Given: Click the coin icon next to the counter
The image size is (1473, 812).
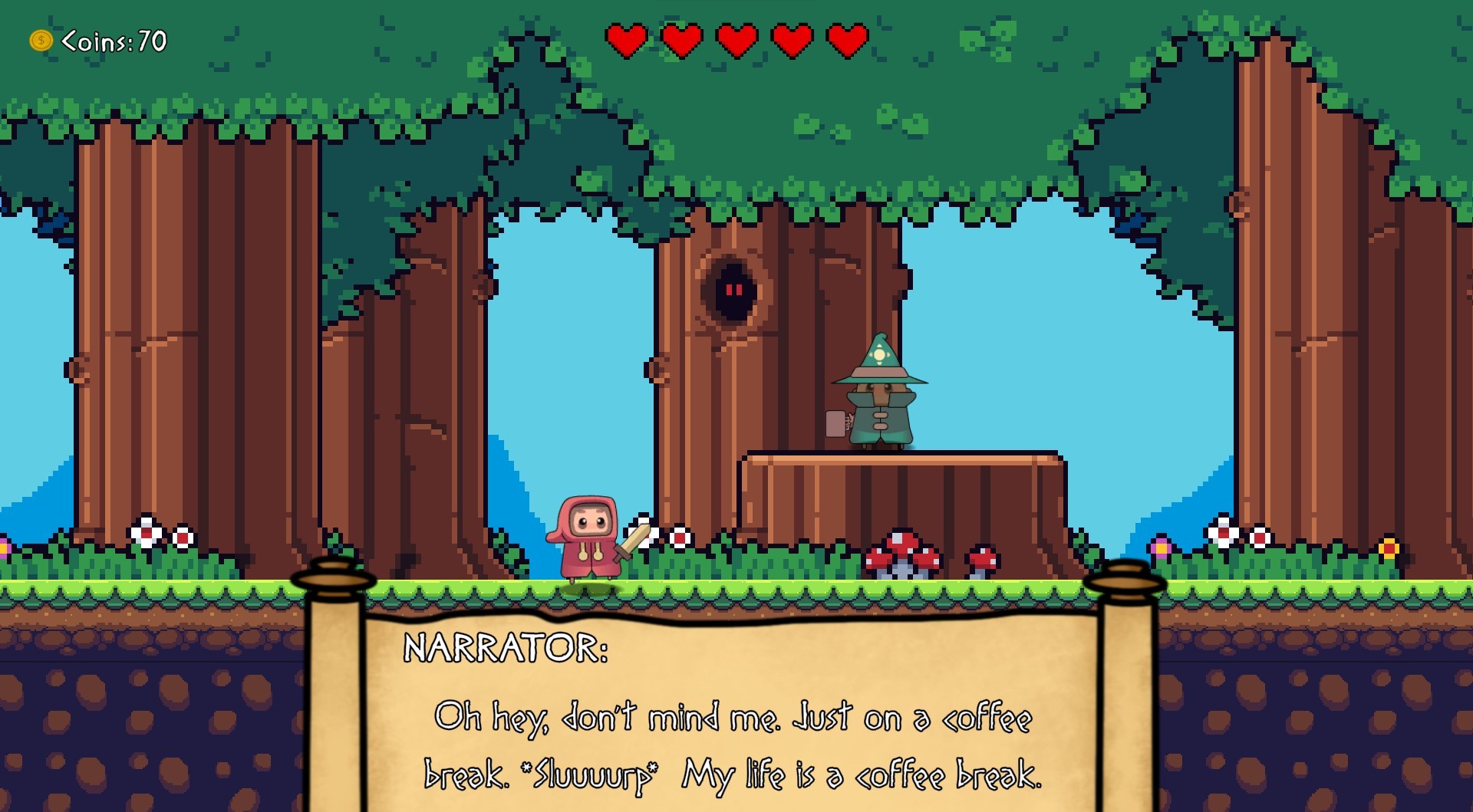Looking at the screenshot, I should pos(40,41).
